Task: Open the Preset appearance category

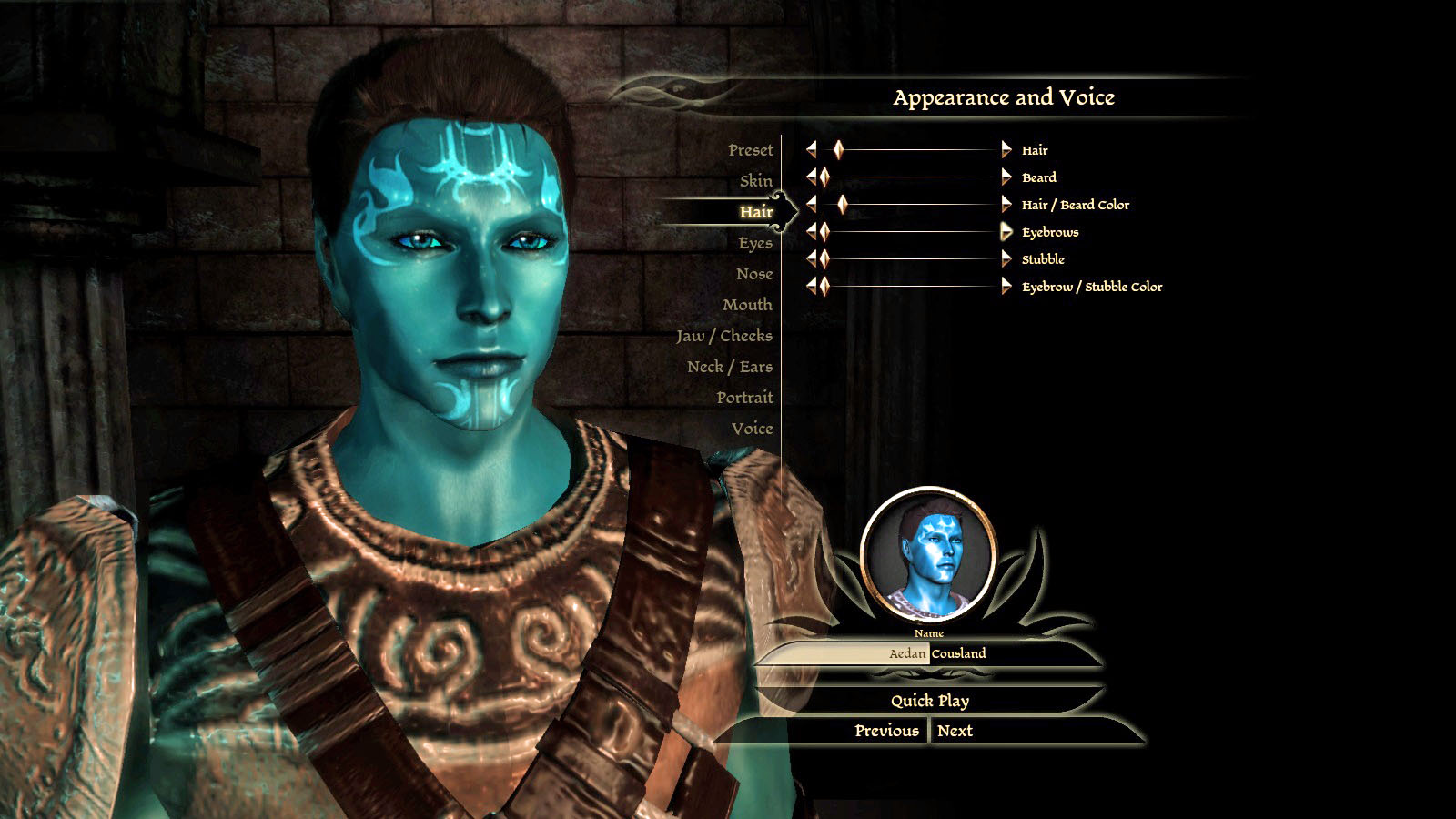Action: (750, 150)
